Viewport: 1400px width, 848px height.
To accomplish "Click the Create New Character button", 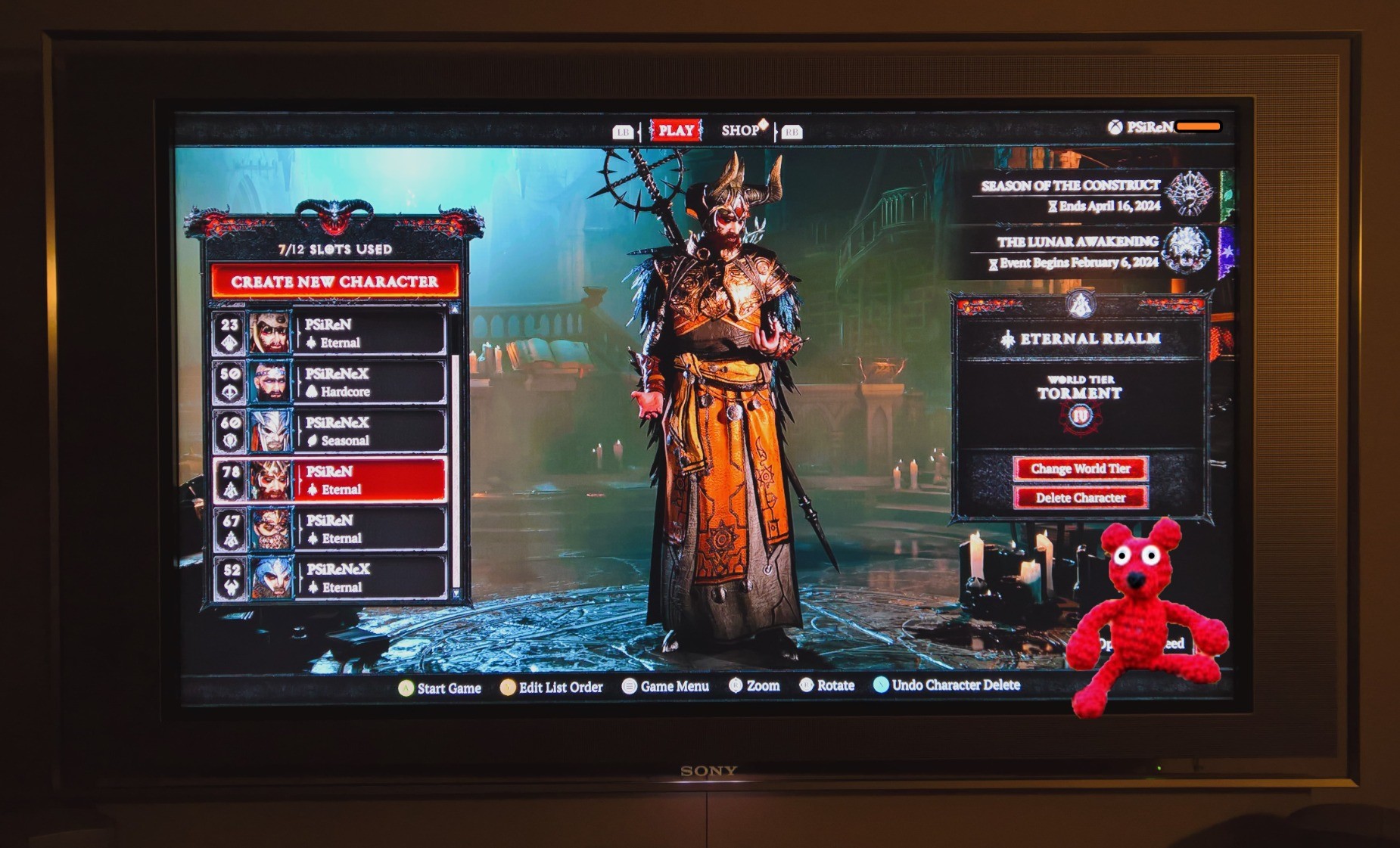I will (334, 281).
